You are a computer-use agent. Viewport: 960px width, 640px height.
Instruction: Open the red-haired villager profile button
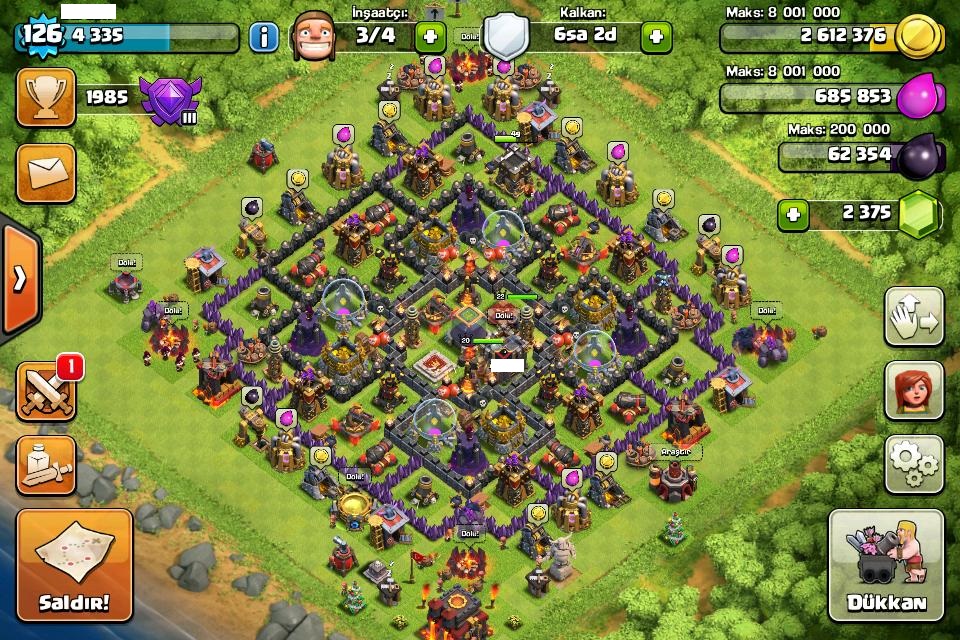(914, 390)
